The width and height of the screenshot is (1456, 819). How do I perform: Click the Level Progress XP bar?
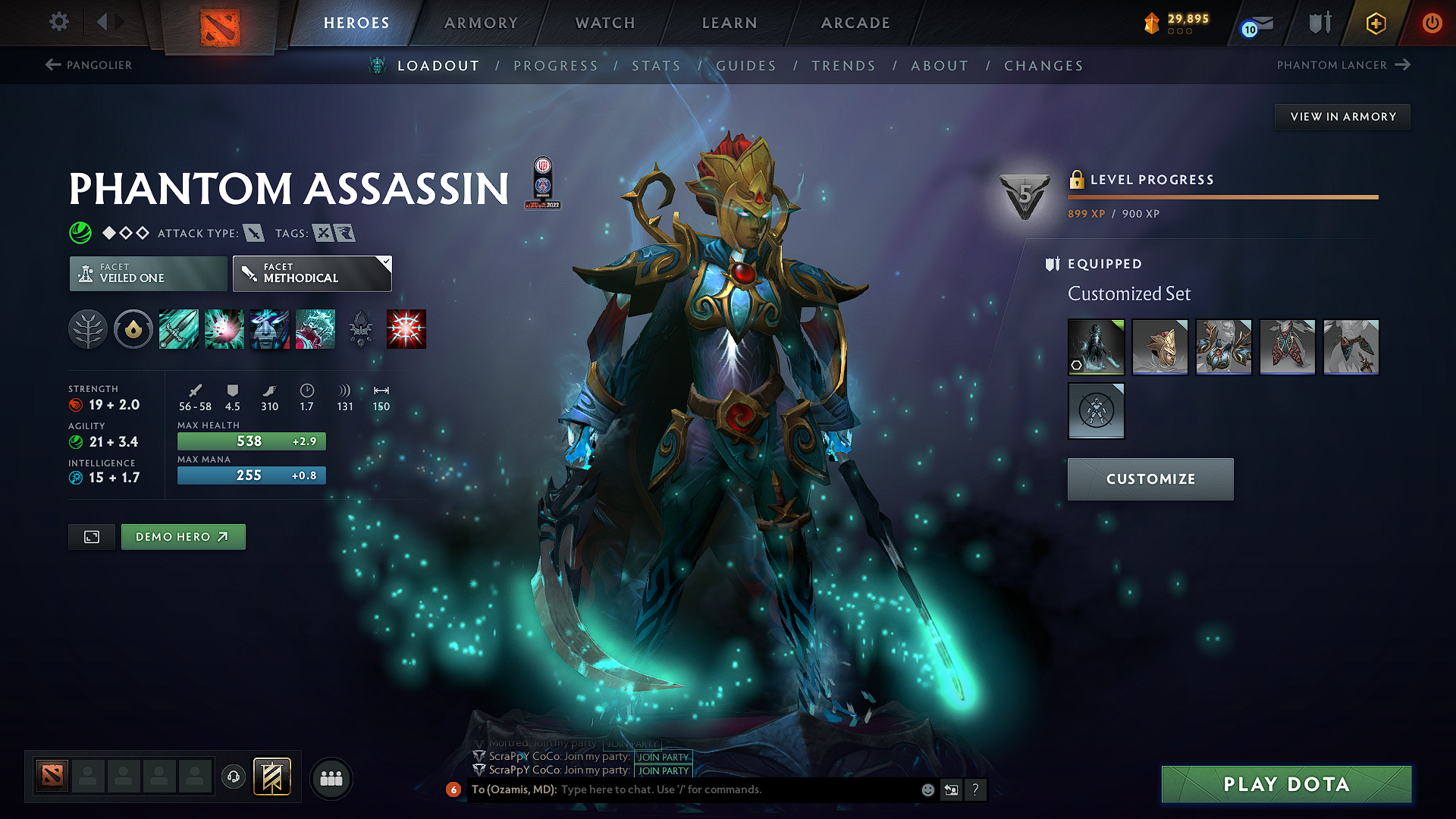(x=1222, y=197)
